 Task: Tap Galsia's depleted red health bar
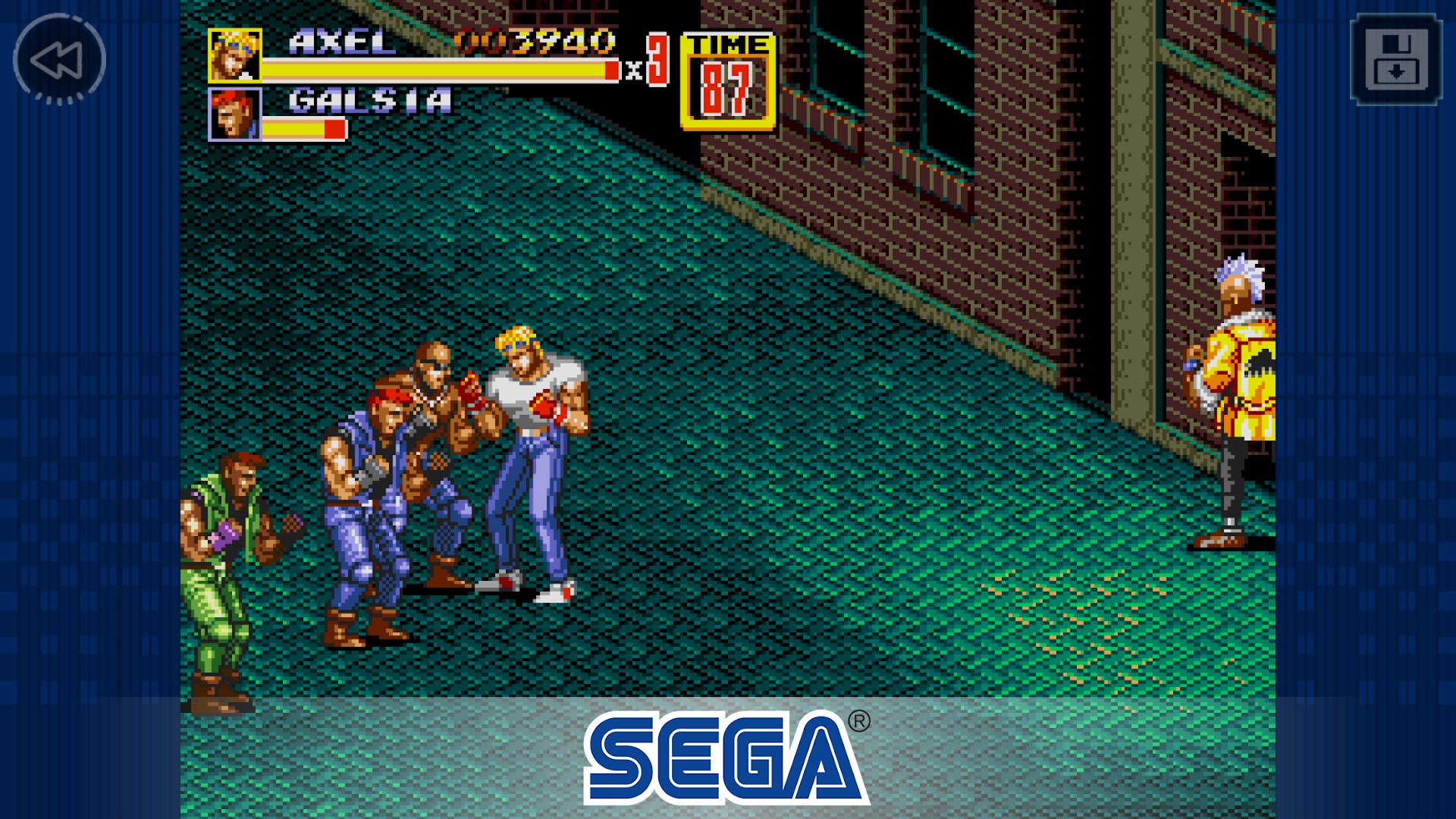coord(303,129)
